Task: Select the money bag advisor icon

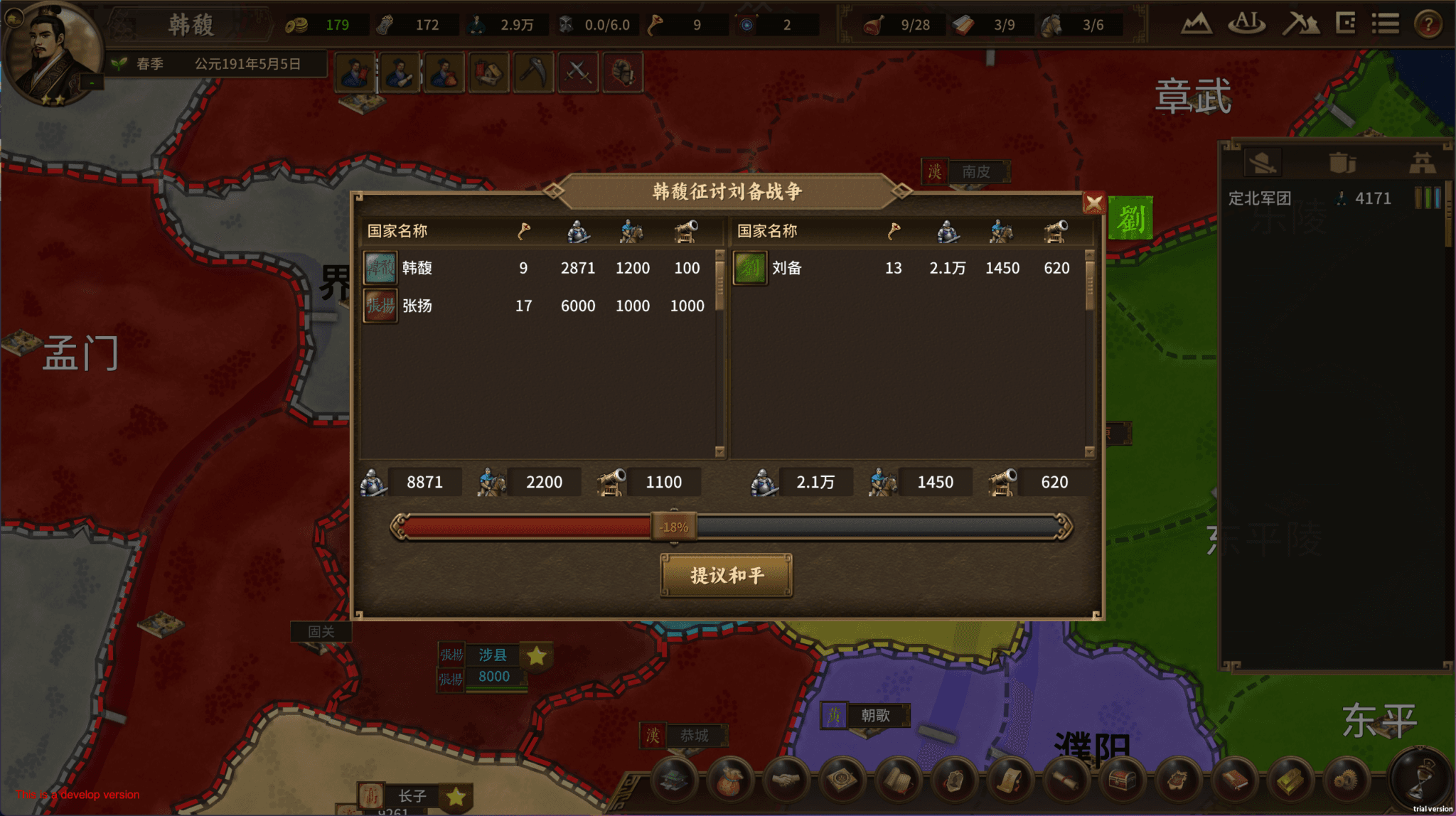Action: [444, 71]
